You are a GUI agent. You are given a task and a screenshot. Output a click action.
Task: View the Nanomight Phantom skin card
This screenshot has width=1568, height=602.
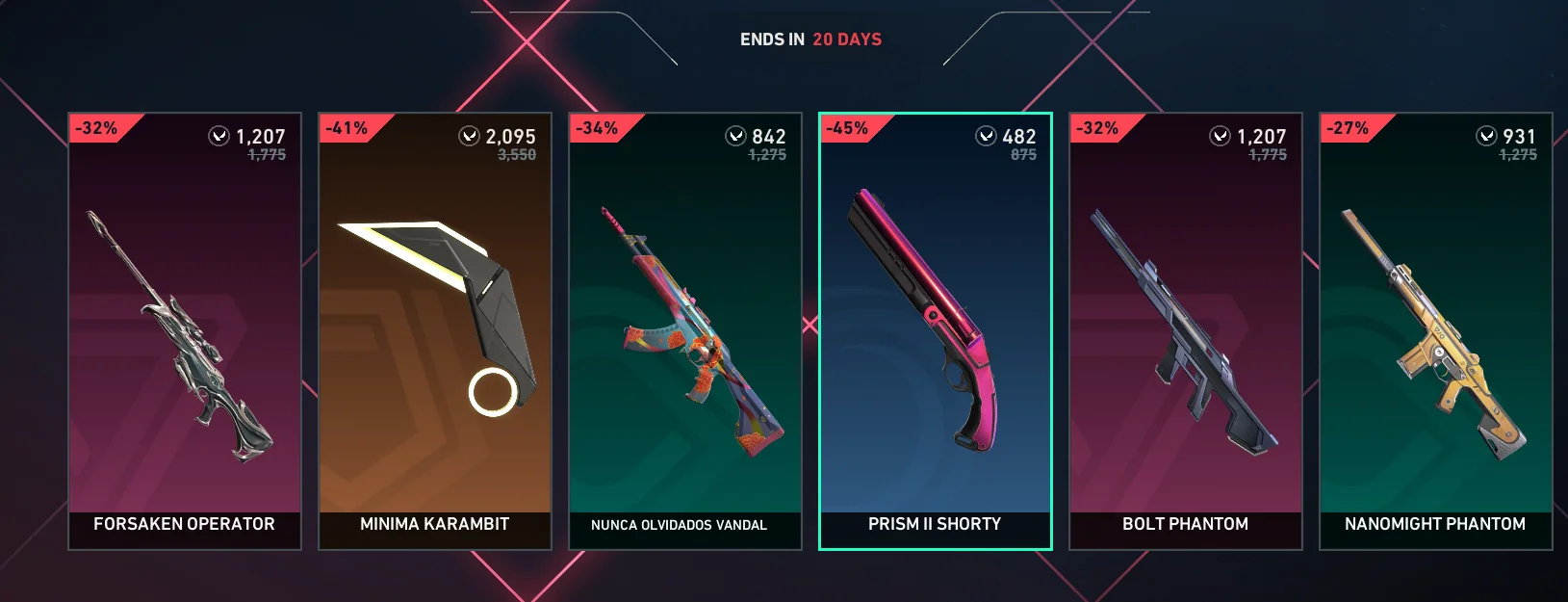pos(1435,331)
